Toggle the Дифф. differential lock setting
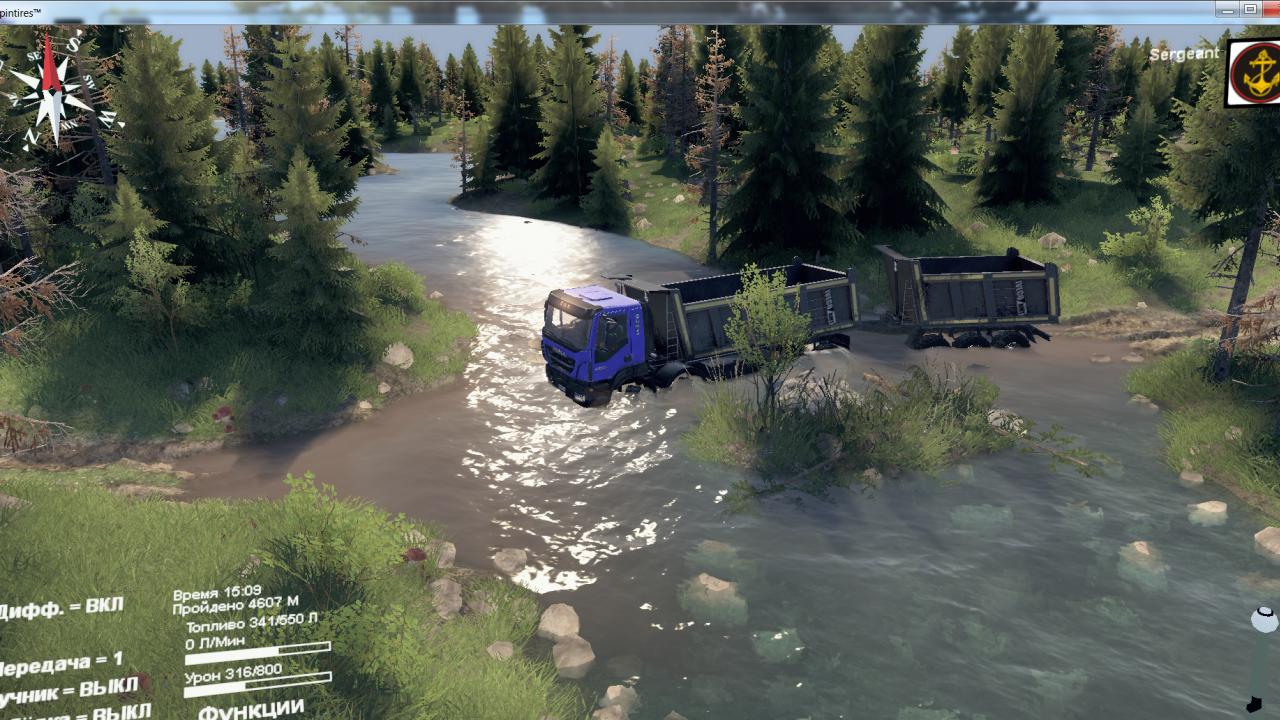The image size is (1280, 720). tap(62, 608)
